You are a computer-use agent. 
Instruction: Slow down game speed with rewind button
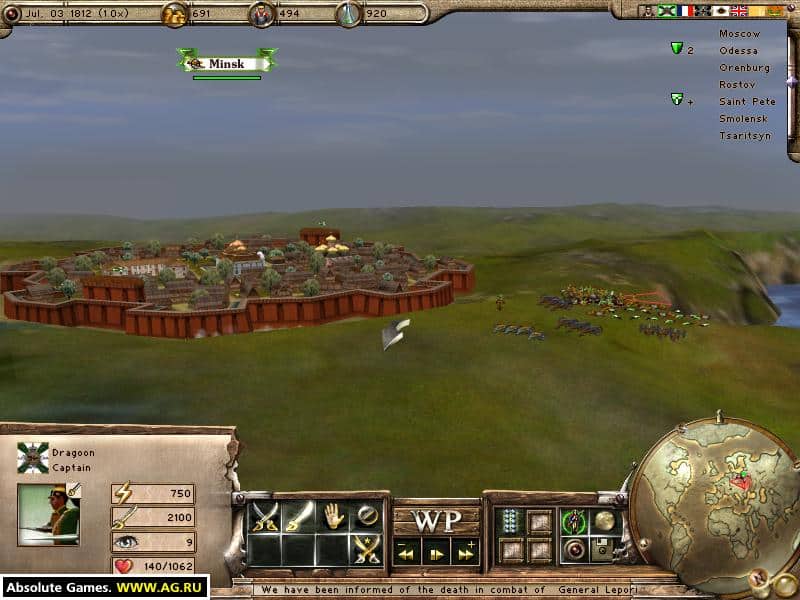click(x=407, y=551)
